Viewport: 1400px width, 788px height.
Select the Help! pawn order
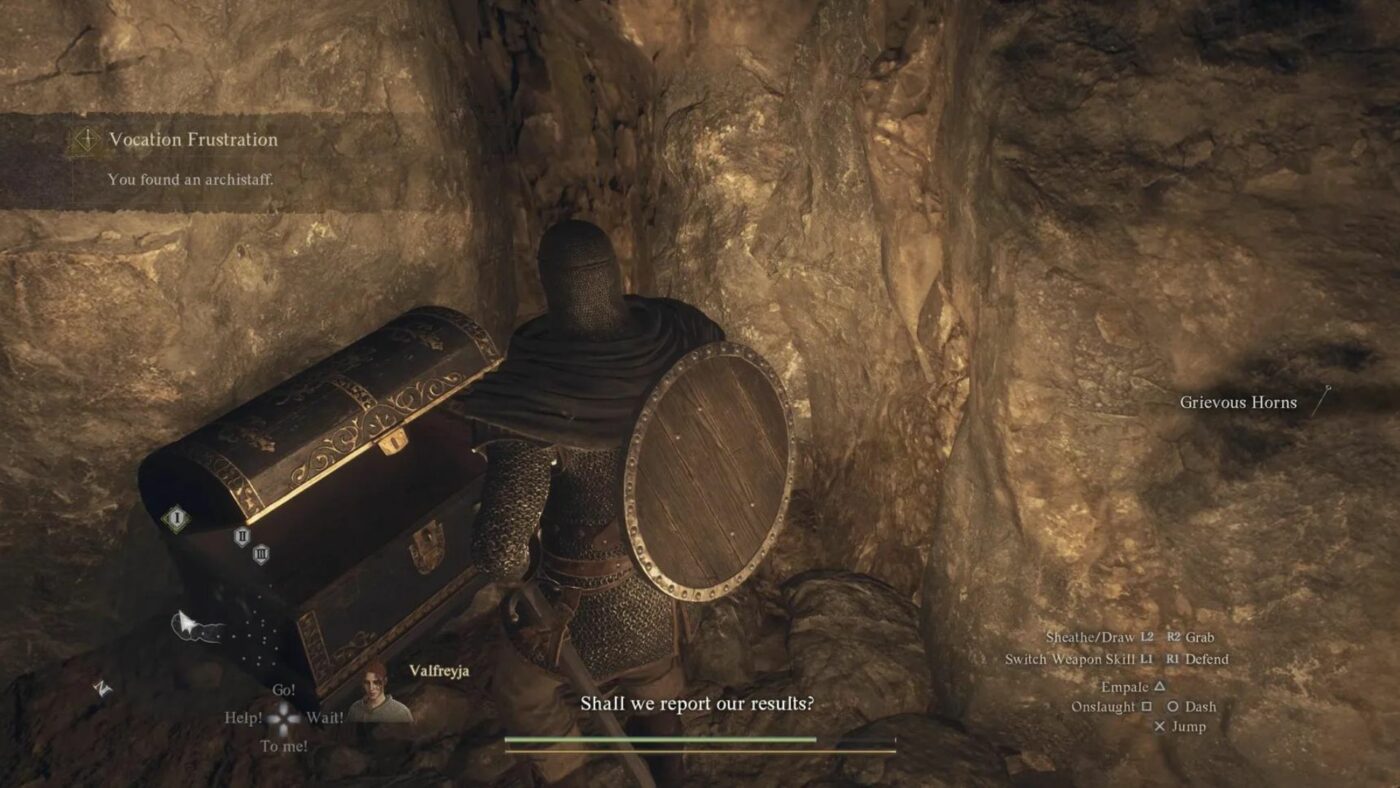(246, 716)
